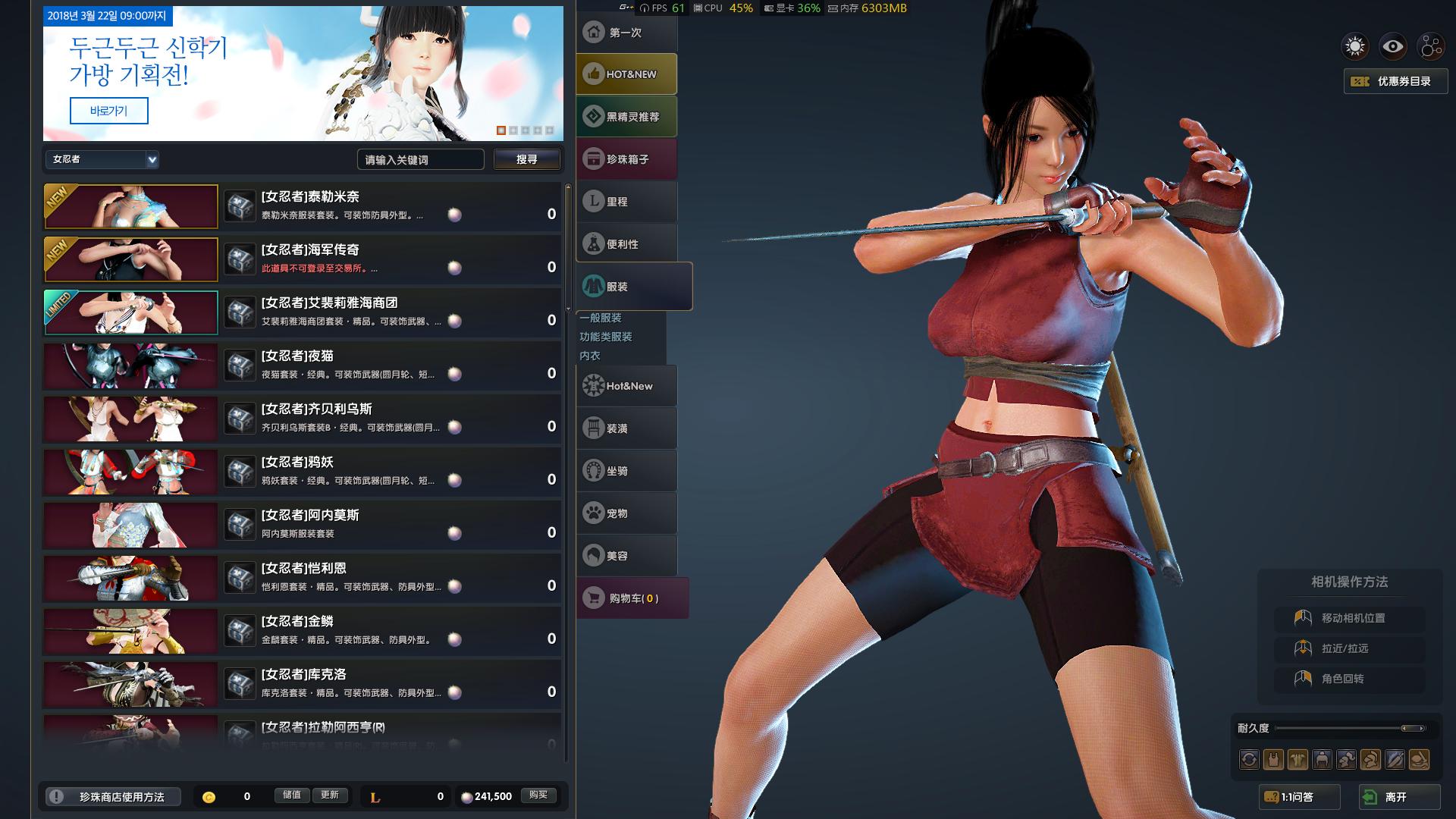Click the 바로가기 banner button
Screen dimensions: 1456x819
click(x=108, y=111)
